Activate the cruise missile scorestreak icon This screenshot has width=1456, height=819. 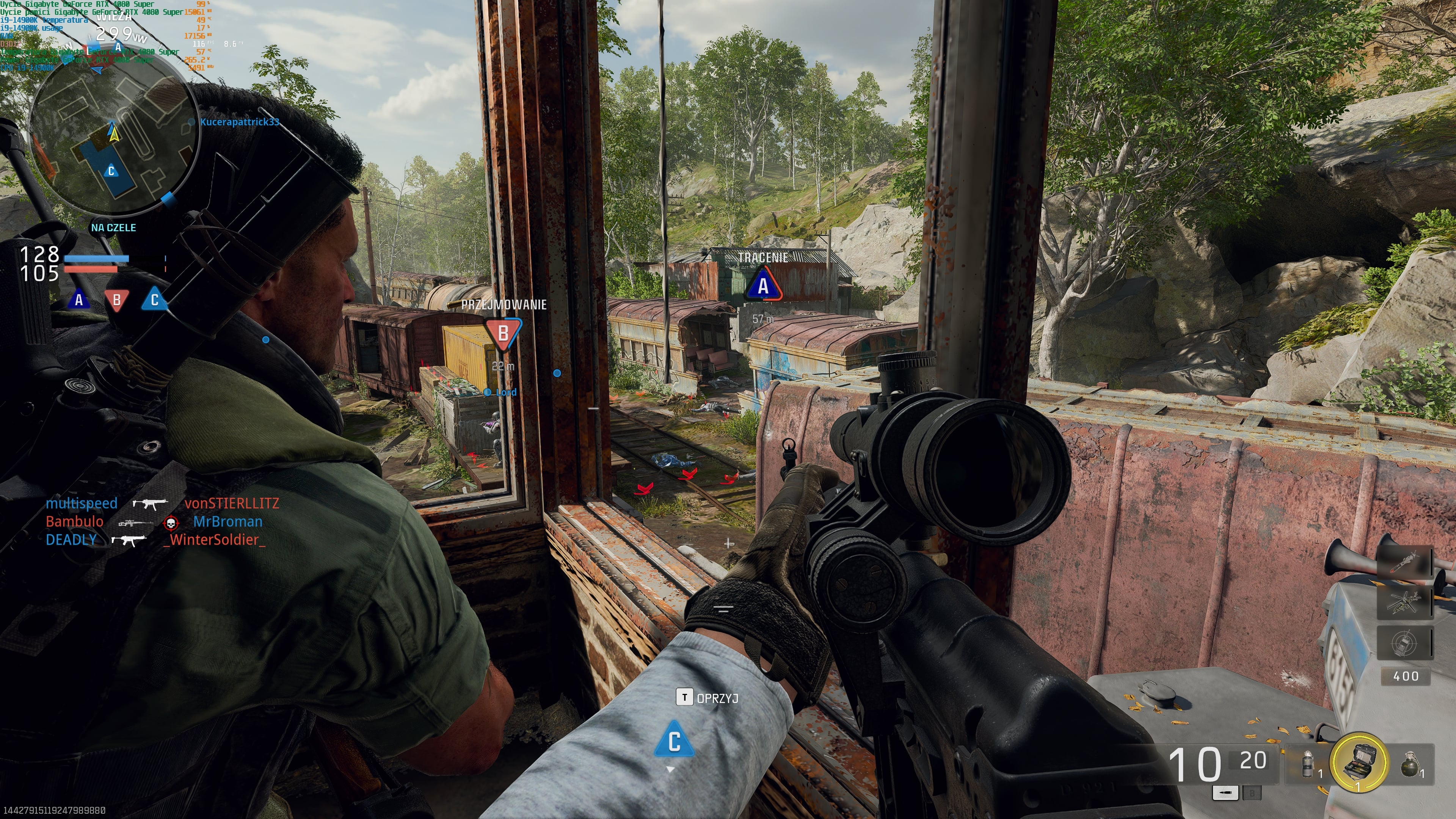point(1404,562)
